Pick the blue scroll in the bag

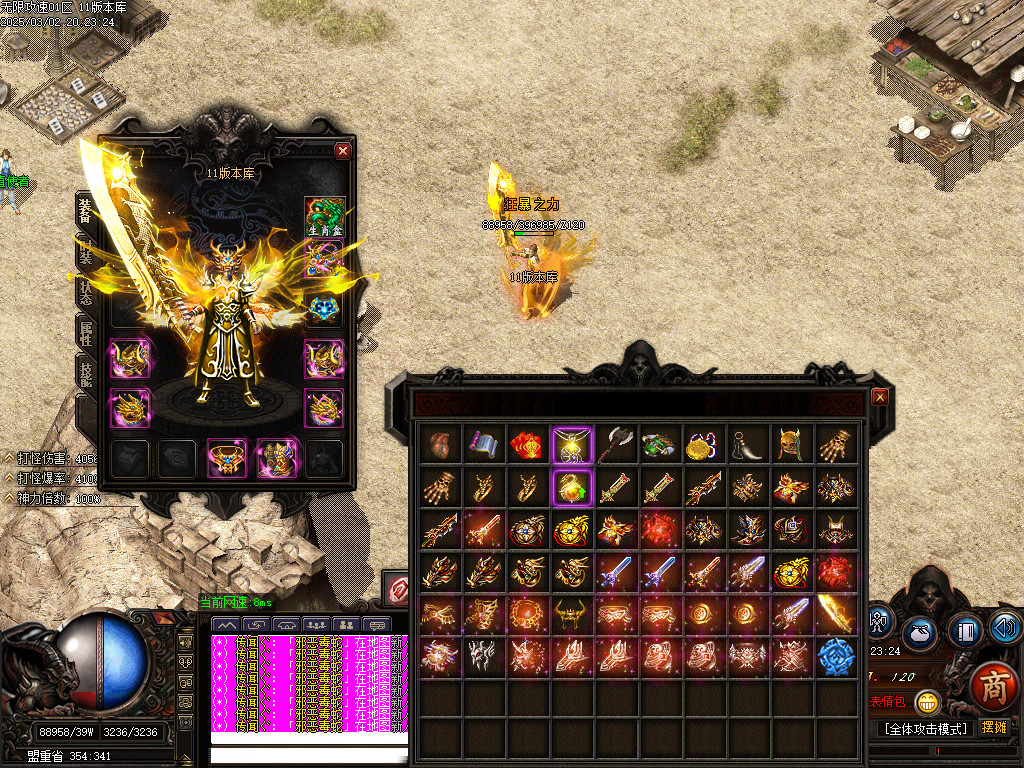484,444
